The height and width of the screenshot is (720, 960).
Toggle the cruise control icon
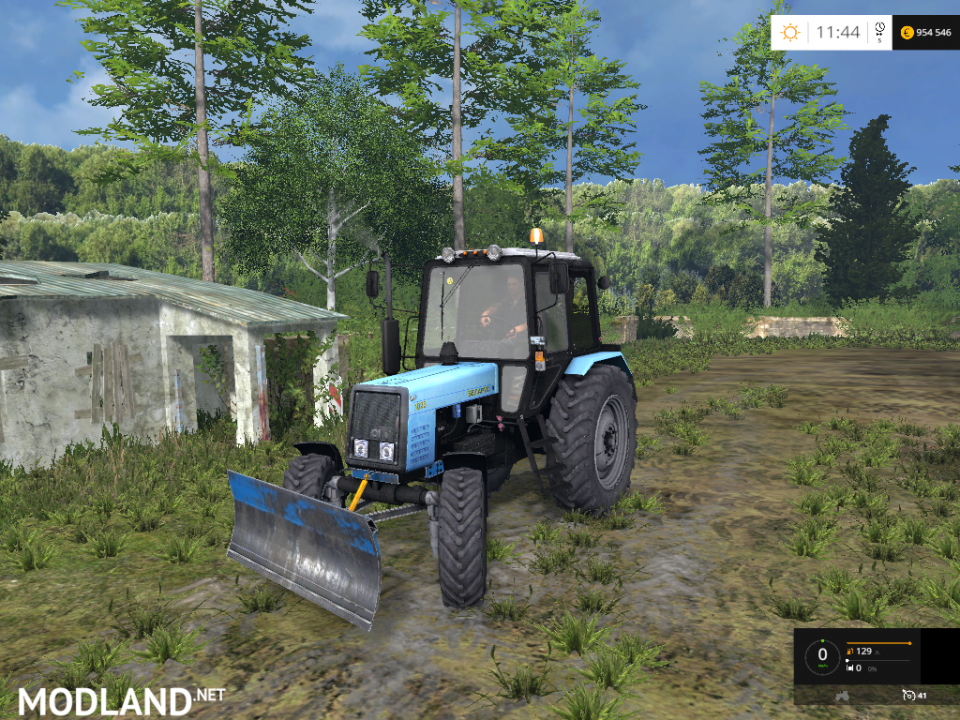tap(908, 693)
